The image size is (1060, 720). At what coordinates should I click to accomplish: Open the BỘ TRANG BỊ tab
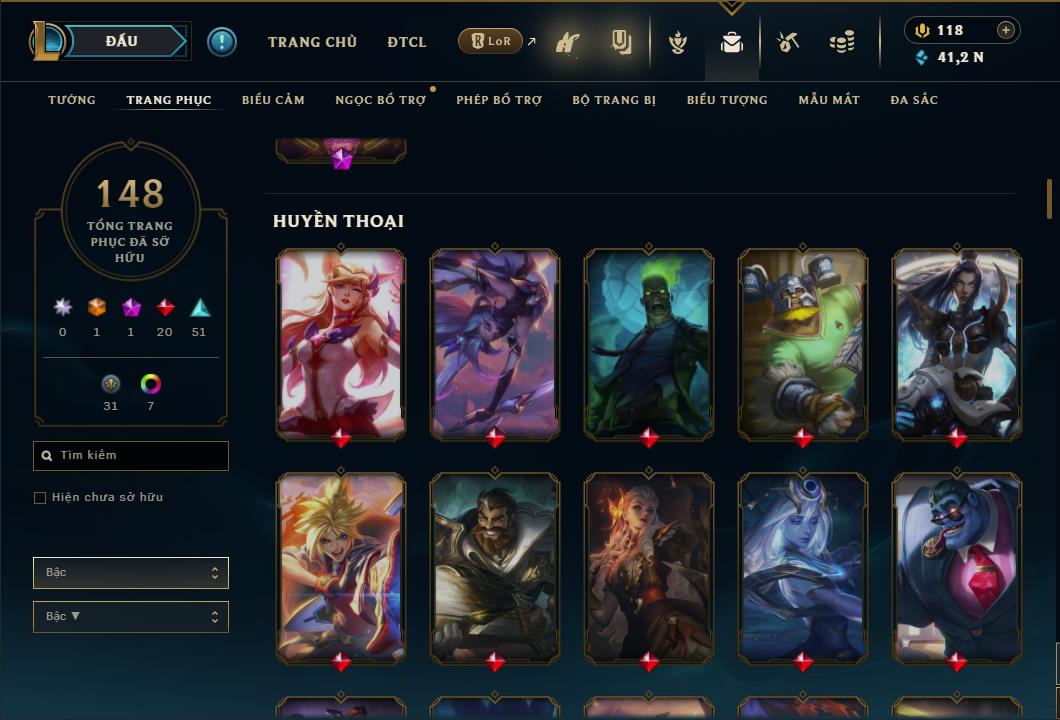point(613,100)
